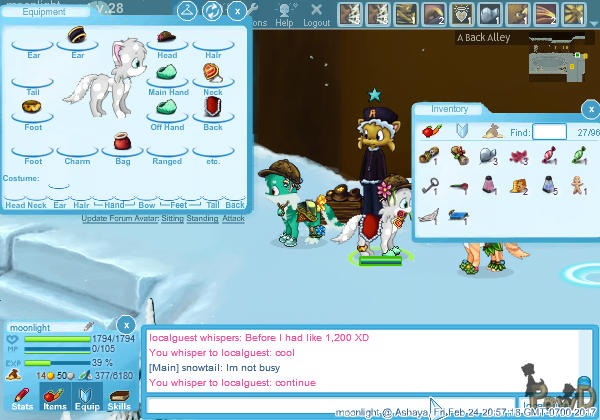This screenshot has height=420, width=600.
Task: Select the red shield in Back slot
Action: (211, 106)
